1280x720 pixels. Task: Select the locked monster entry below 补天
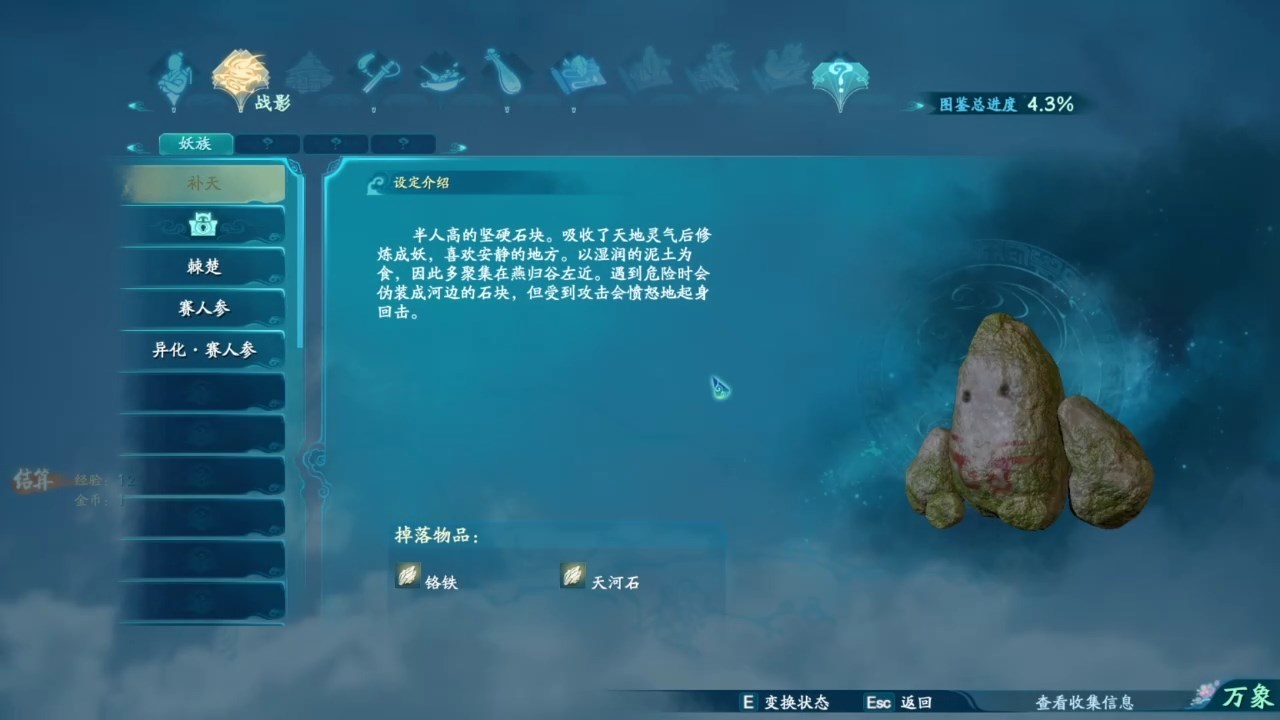203,225
